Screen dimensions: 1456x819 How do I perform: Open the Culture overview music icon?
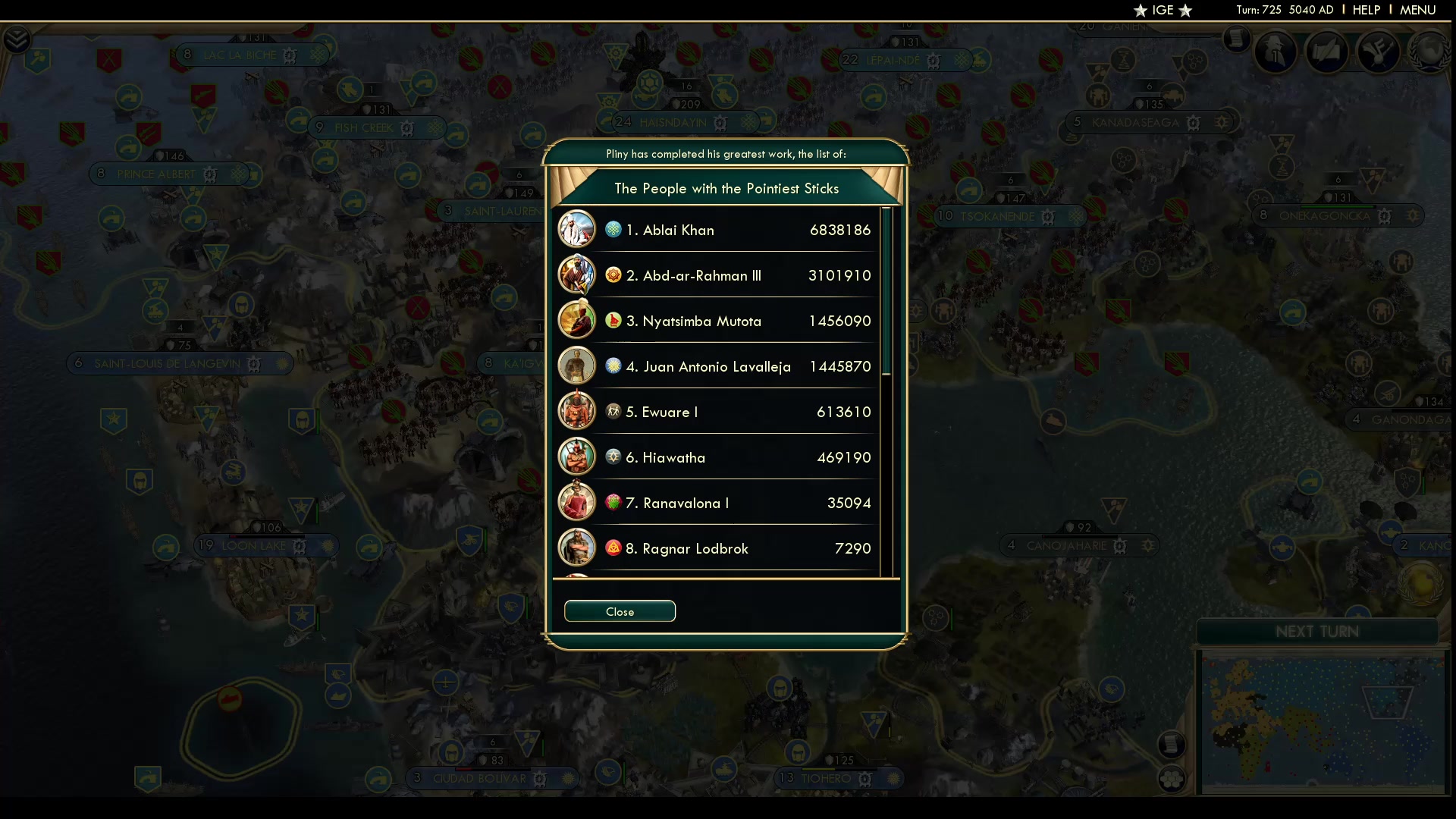(1379, 52)
